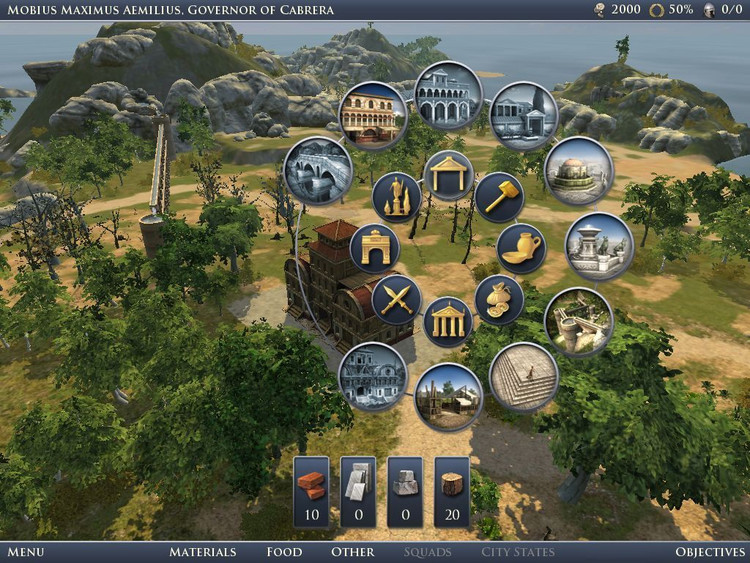Select the golden gateway category icon
The image size is (750, 563).
[448, 175]
